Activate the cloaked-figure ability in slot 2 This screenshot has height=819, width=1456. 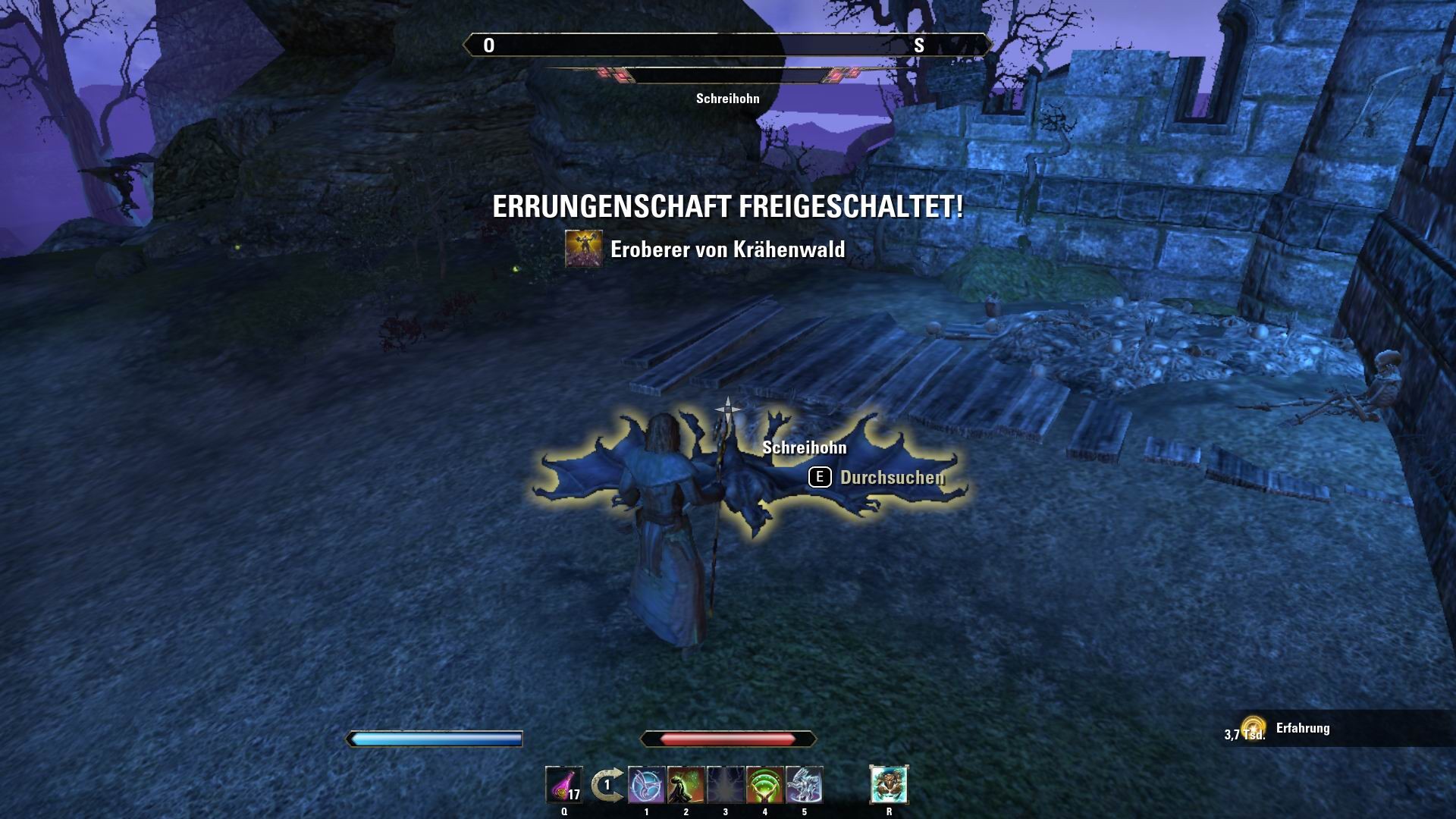686,784
